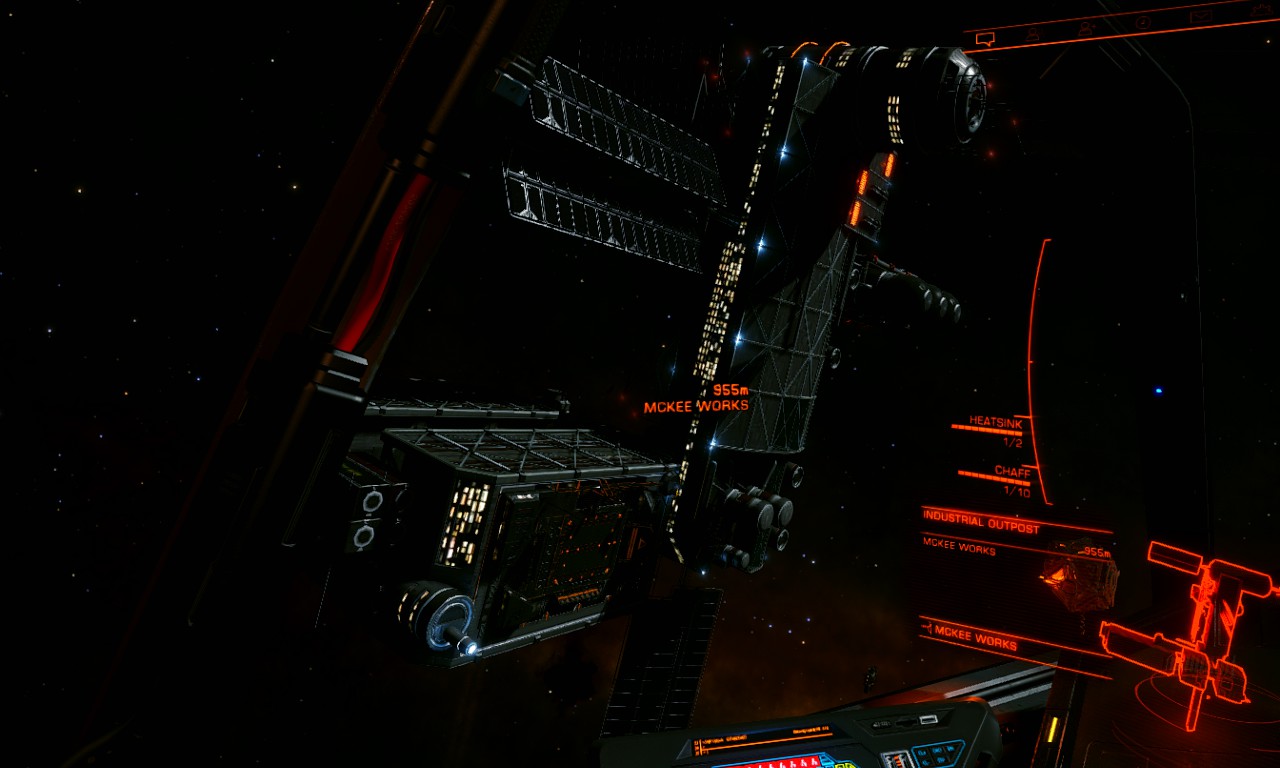The image size is (1280, 768).
Task: Switch to the contacts person tab
Action: coord(1033,34)
